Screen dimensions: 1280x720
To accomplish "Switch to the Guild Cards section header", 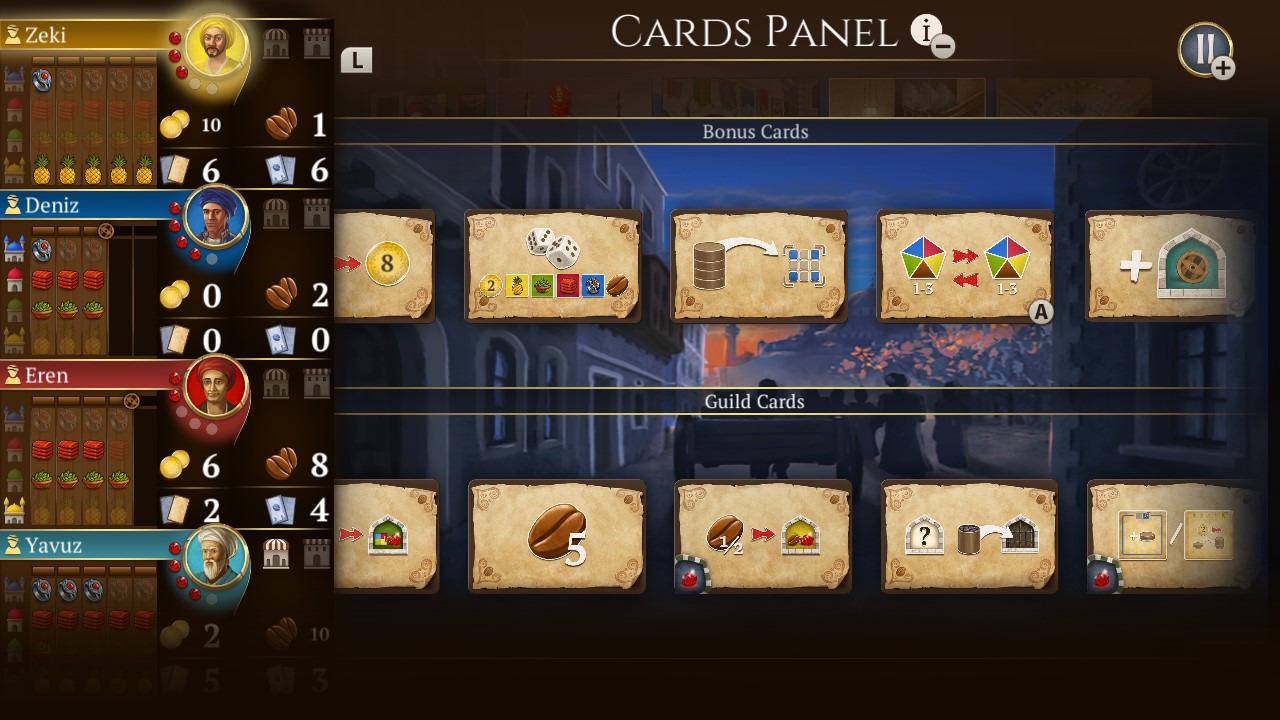I will coord(756,402).
